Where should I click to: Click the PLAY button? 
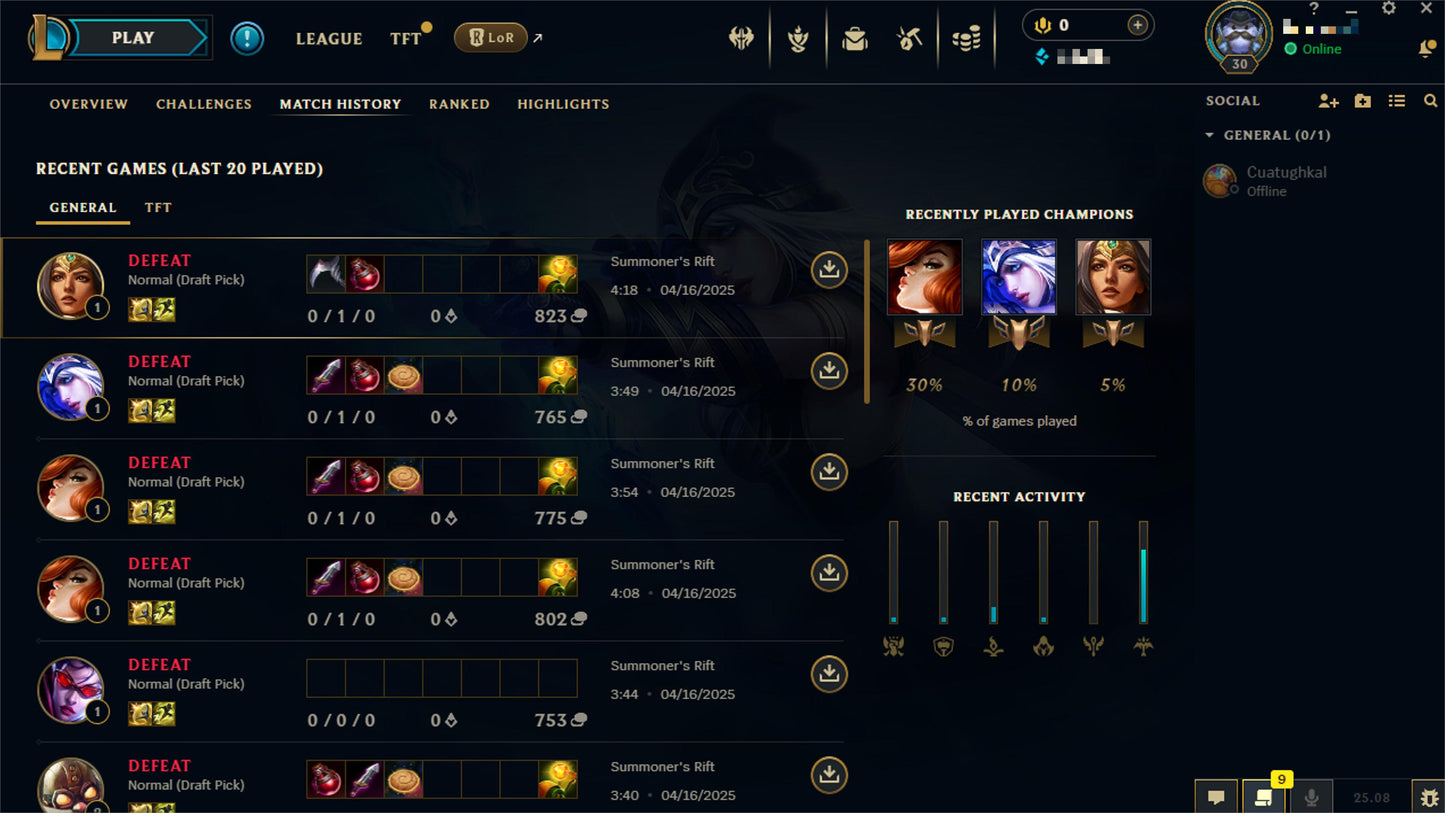pos(134,37)
